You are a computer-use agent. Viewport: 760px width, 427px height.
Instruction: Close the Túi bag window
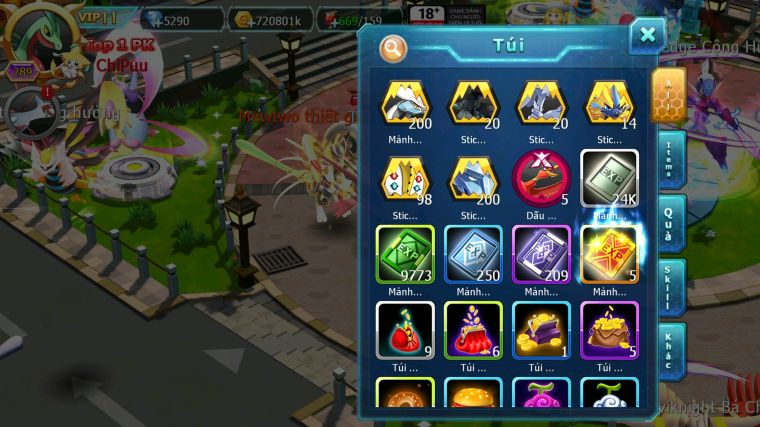pos(647,36)
